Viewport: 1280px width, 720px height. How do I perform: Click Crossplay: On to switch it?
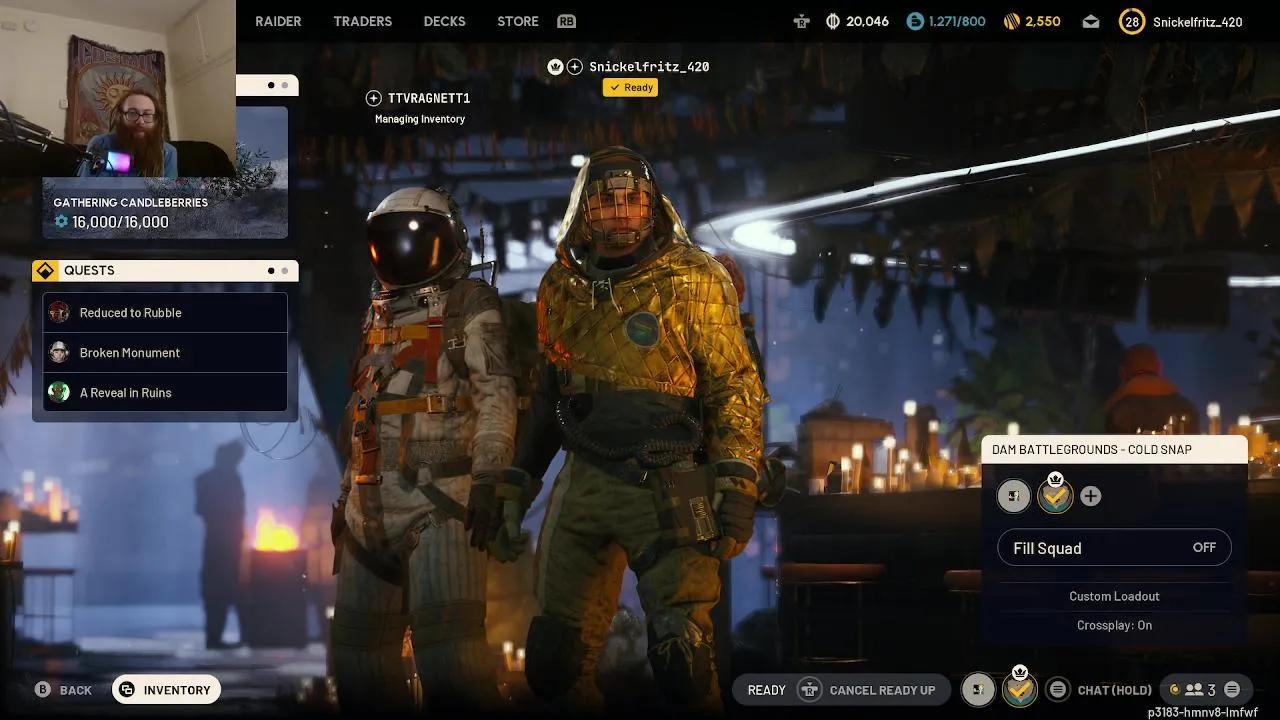(x=1114, y=625)
